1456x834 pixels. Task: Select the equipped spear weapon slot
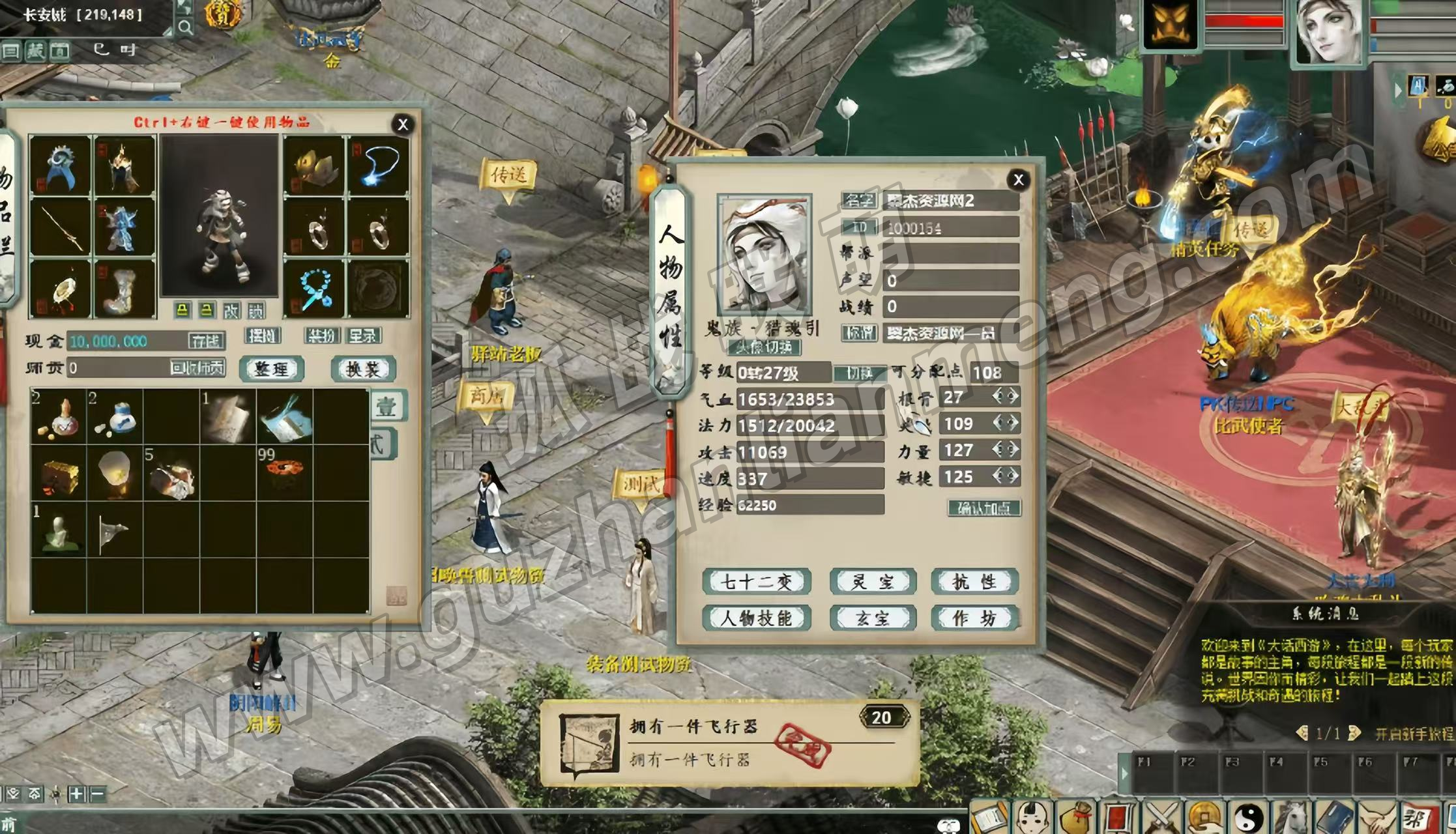click(x=60, y=227)
